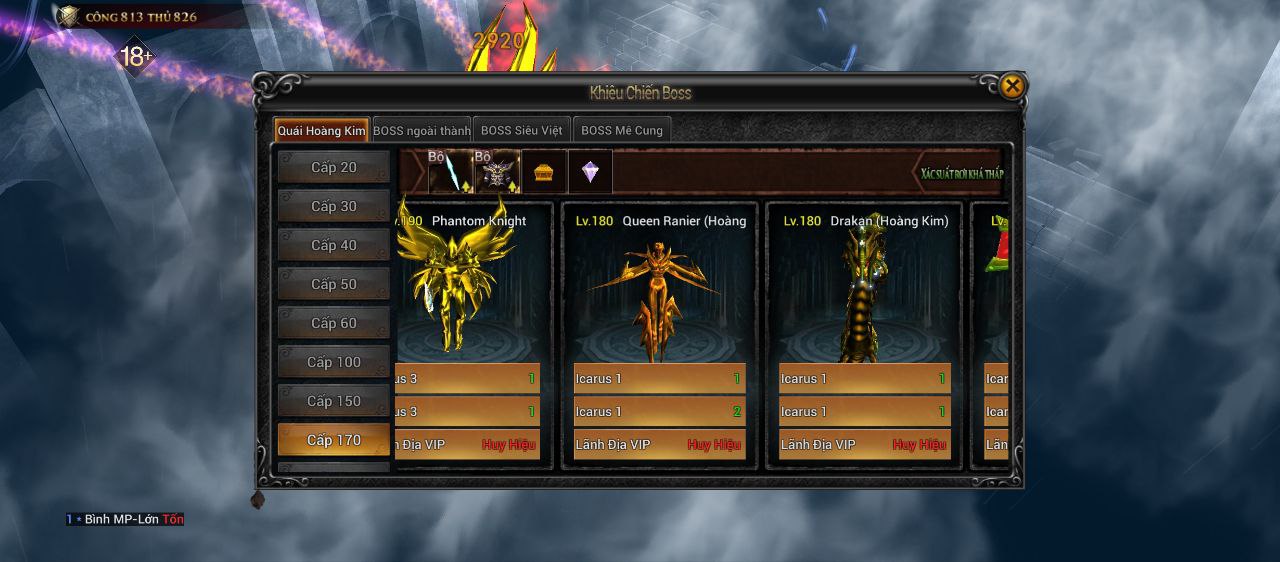Inspect the golden treasure chest reward icon
This screenshot has width=1280, height=562.
[544, 172]
